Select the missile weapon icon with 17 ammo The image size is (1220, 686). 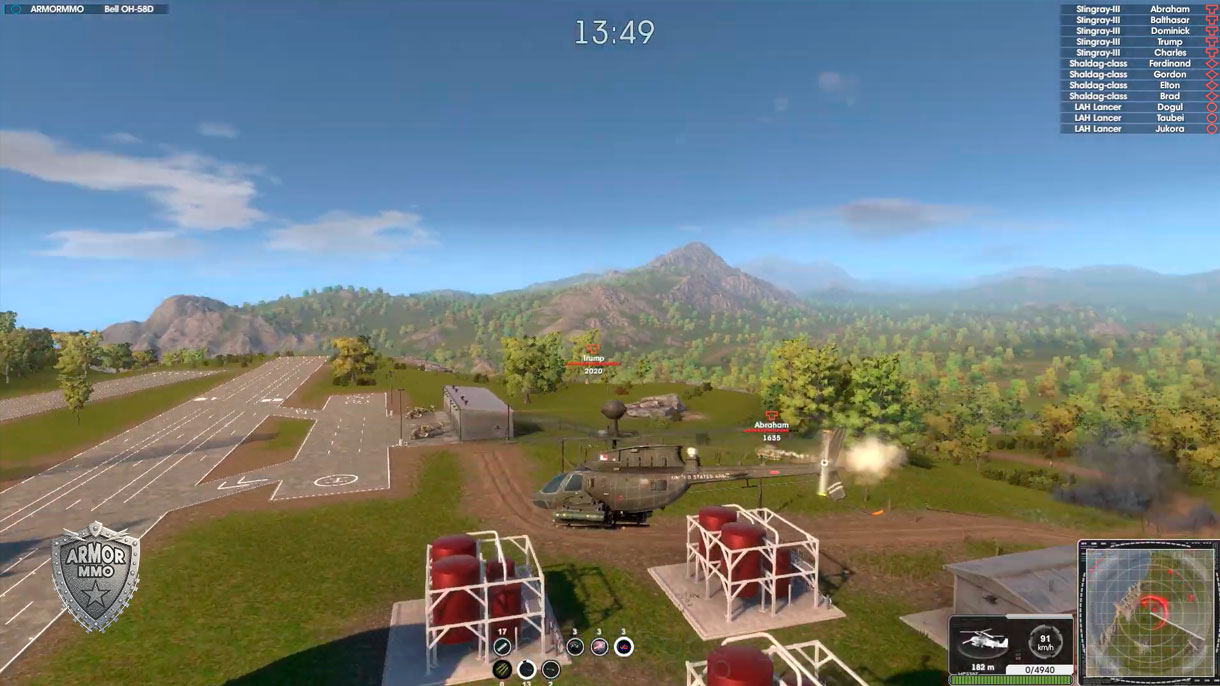pos(503,647)
